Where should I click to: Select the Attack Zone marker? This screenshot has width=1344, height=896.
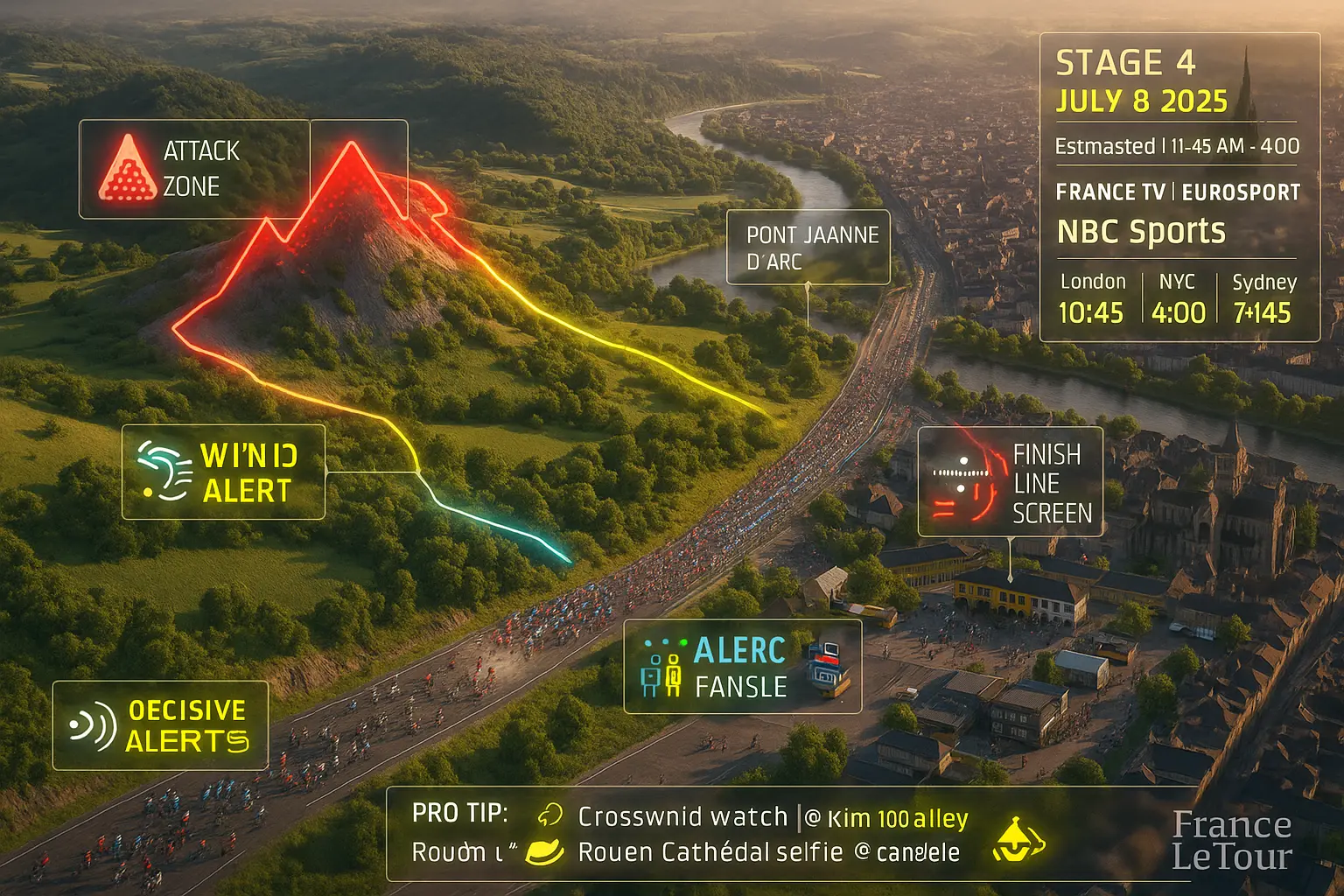[x=194, y=169]
